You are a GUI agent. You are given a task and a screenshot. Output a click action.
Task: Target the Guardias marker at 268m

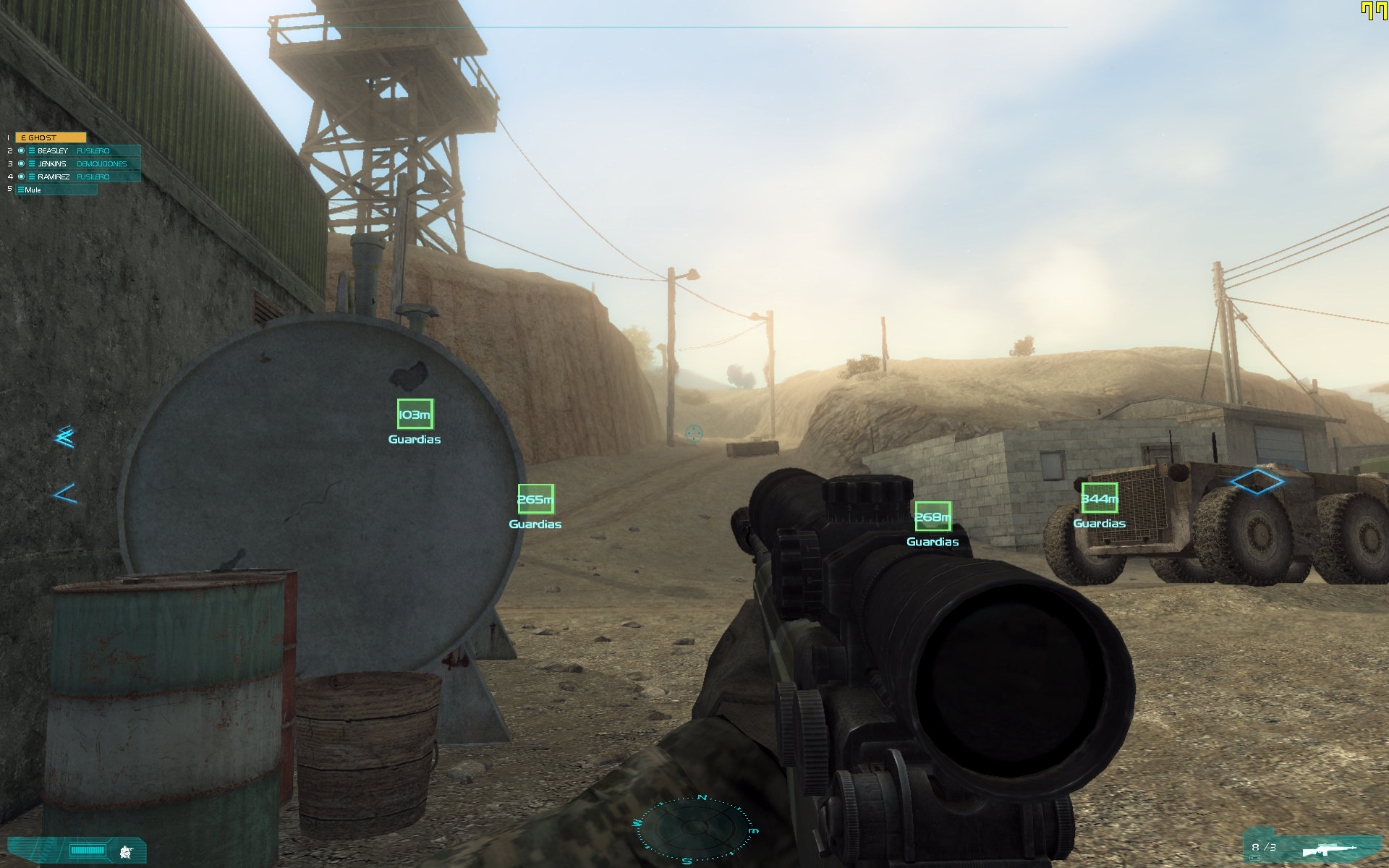[x=933, y=516]
